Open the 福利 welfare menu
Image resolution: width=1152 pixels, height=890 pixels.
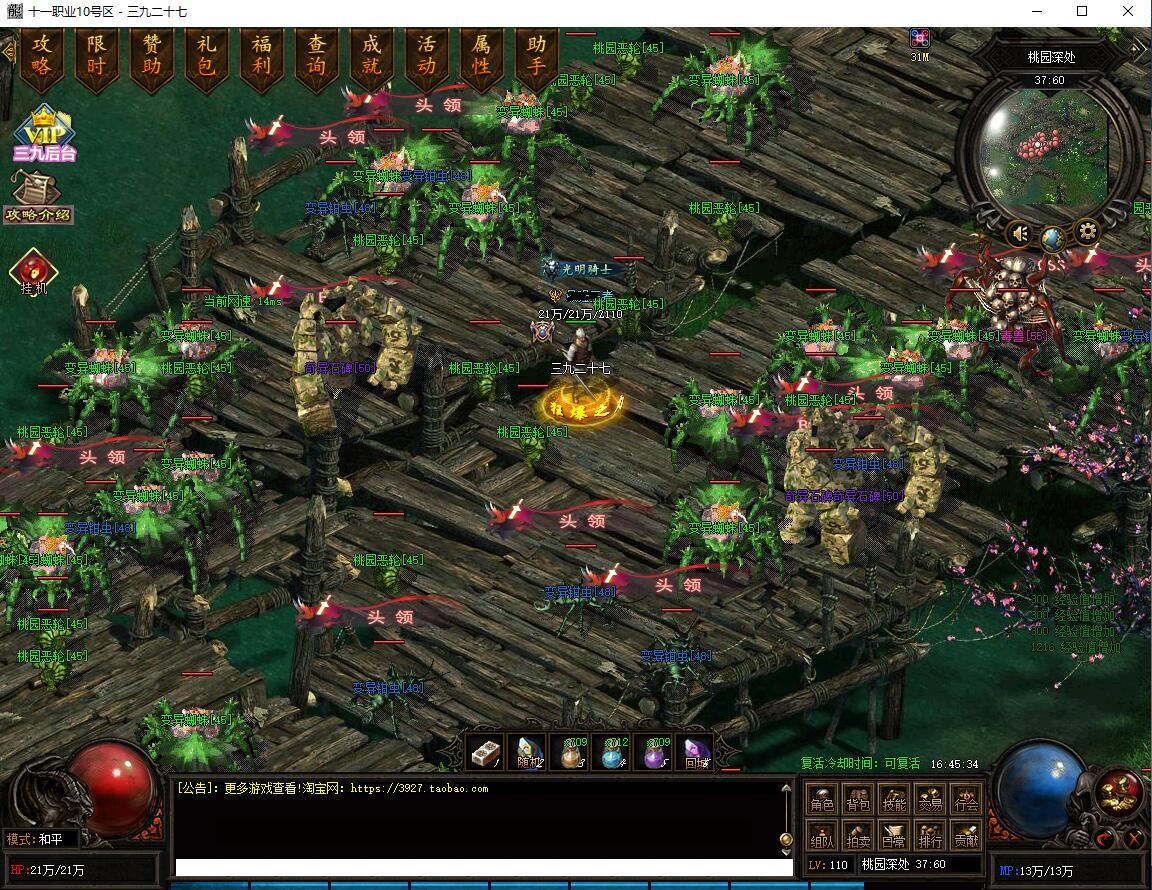(262, 56)
